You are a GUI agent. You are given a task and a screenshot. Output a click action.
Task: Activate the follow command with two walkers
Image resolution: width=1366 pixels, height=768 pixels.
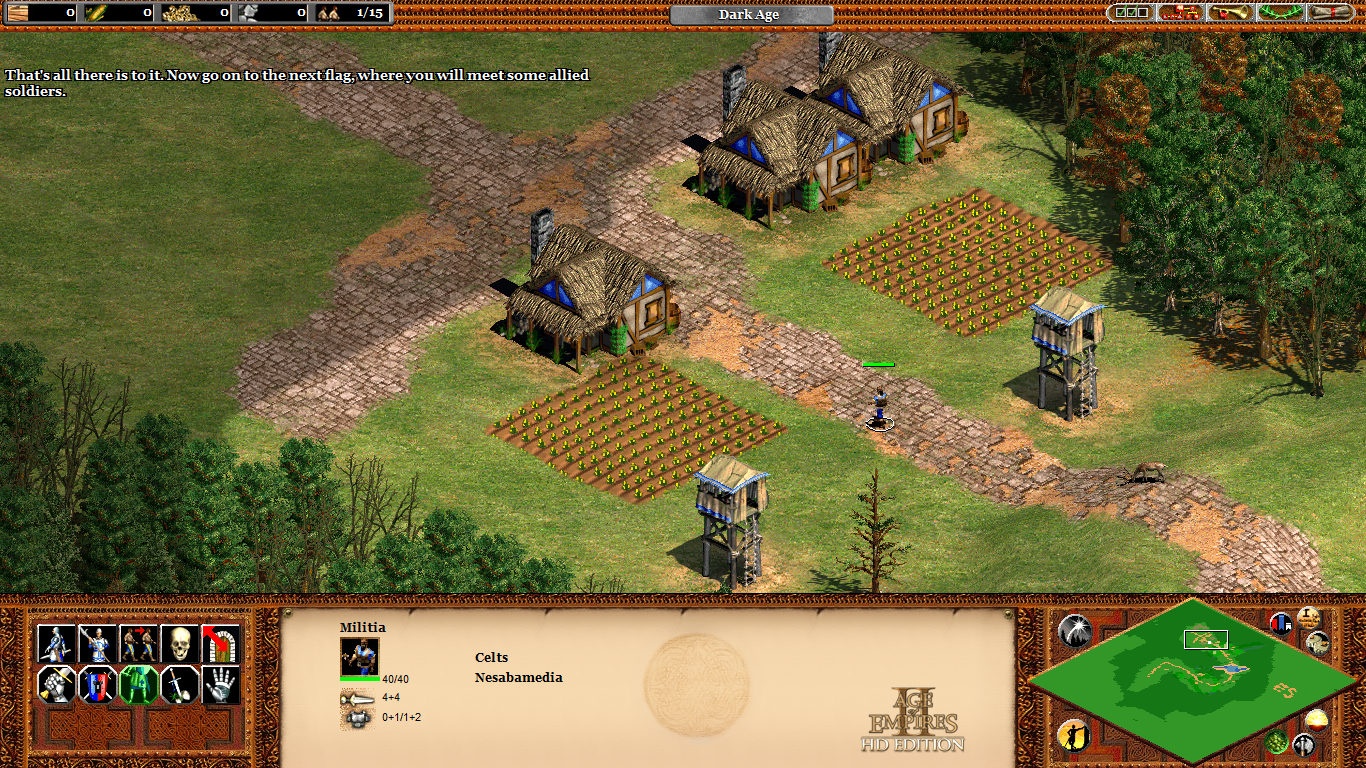point(139,644)
